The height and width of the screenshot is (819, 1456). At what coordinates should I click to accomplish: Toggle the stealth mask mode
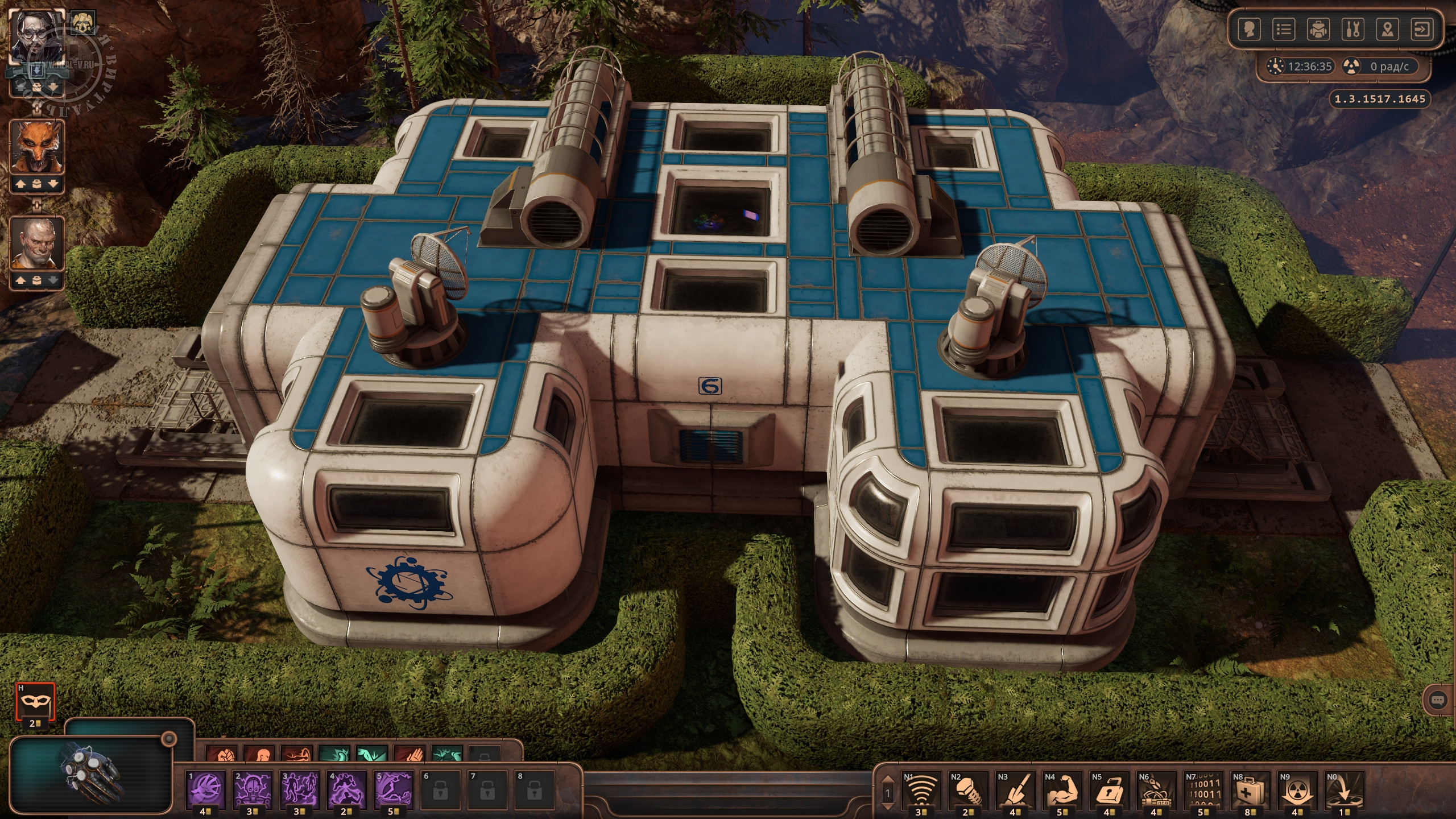pos(35,701)
